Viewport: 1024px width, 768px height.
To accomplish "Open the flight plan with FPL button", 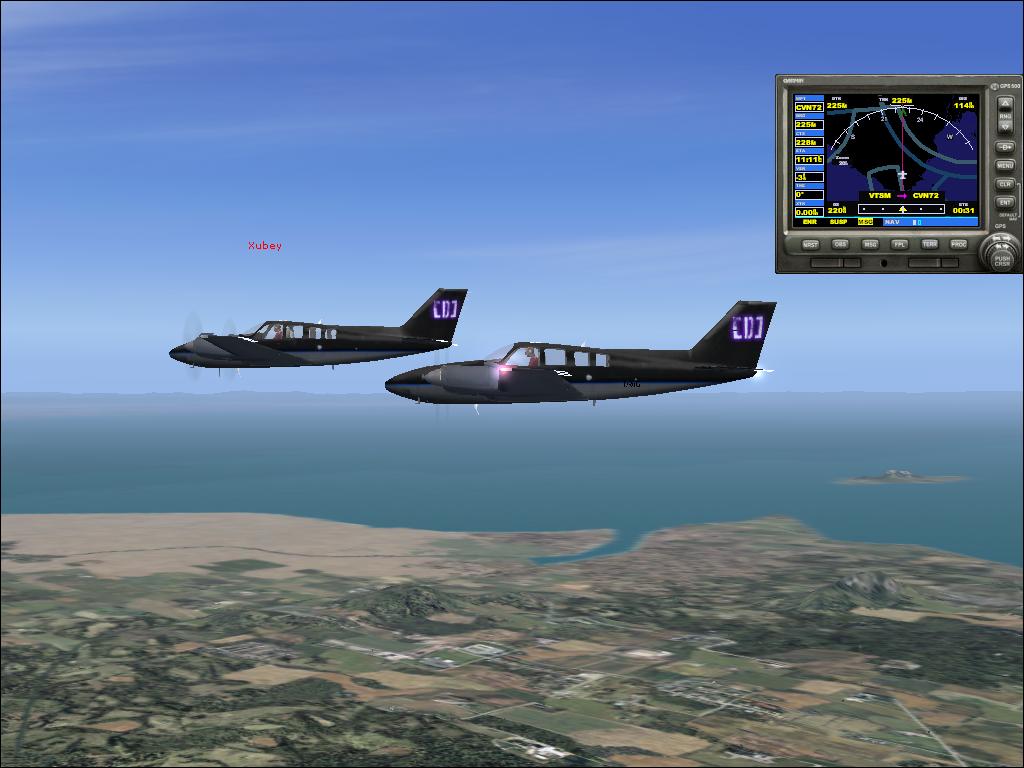I will tap(900, 244).
